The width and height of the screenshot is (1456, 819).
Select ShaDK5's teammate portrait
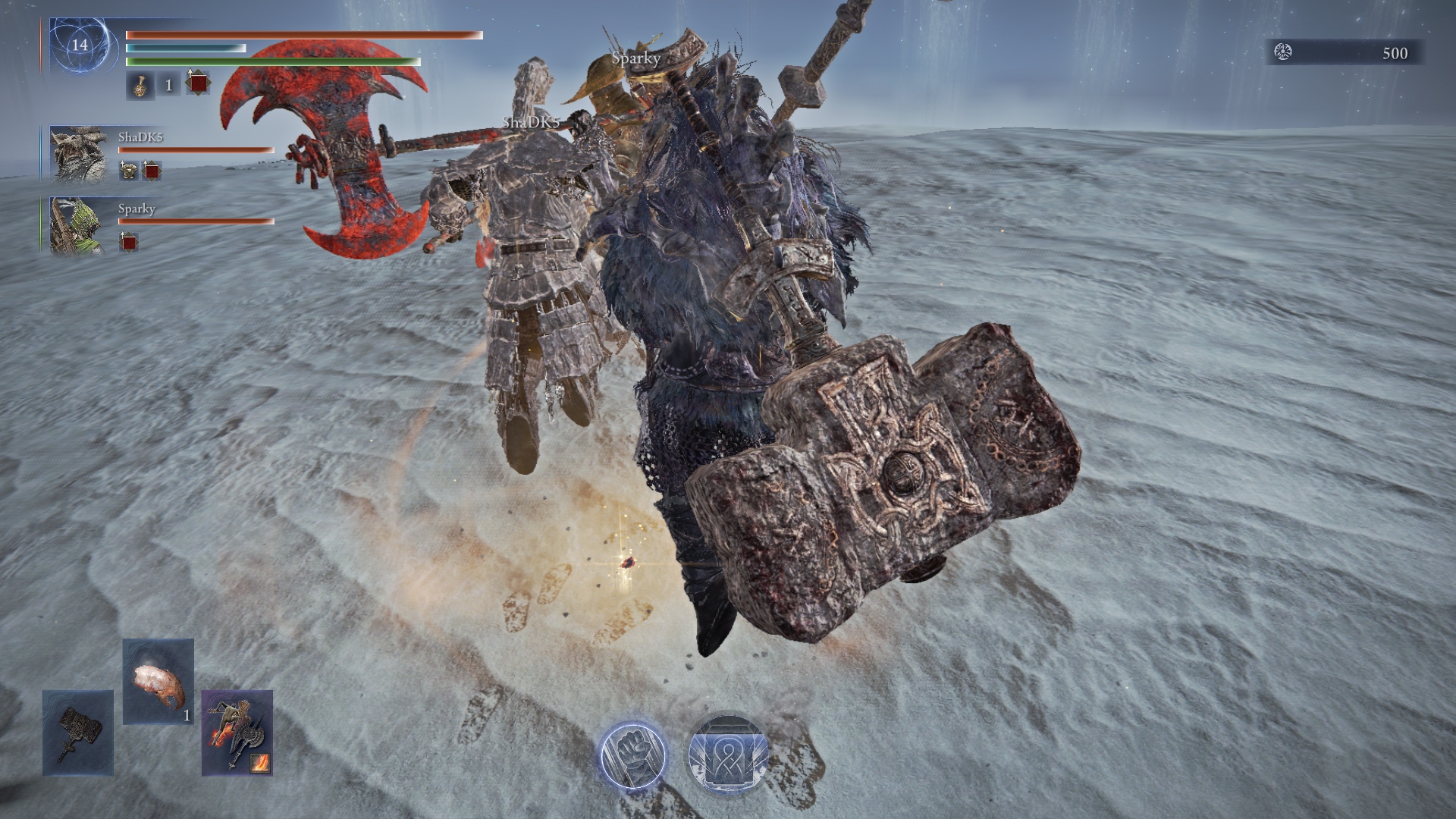[x=78, y=155]
